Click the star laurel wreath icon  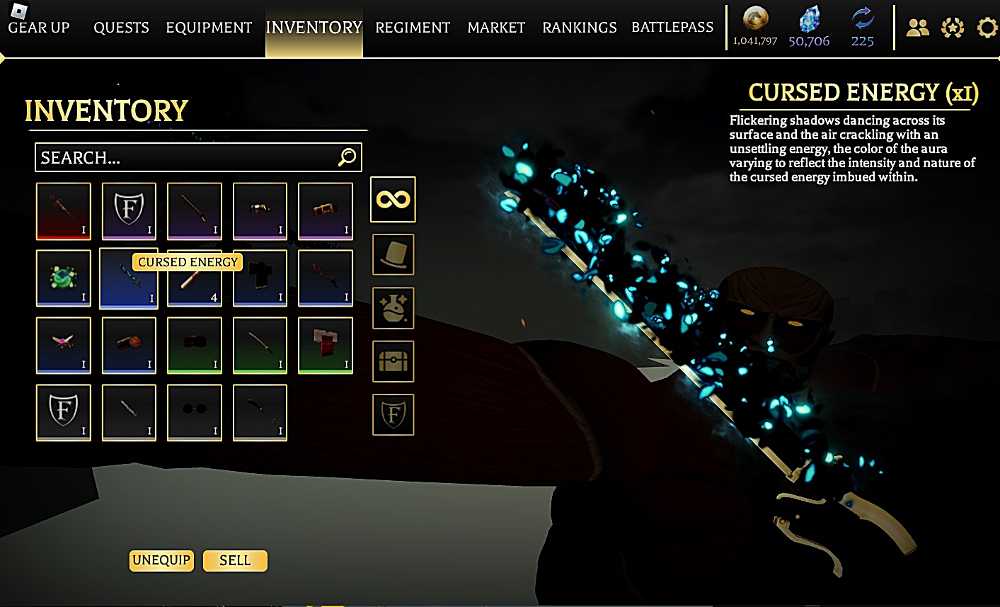[951, 28]
